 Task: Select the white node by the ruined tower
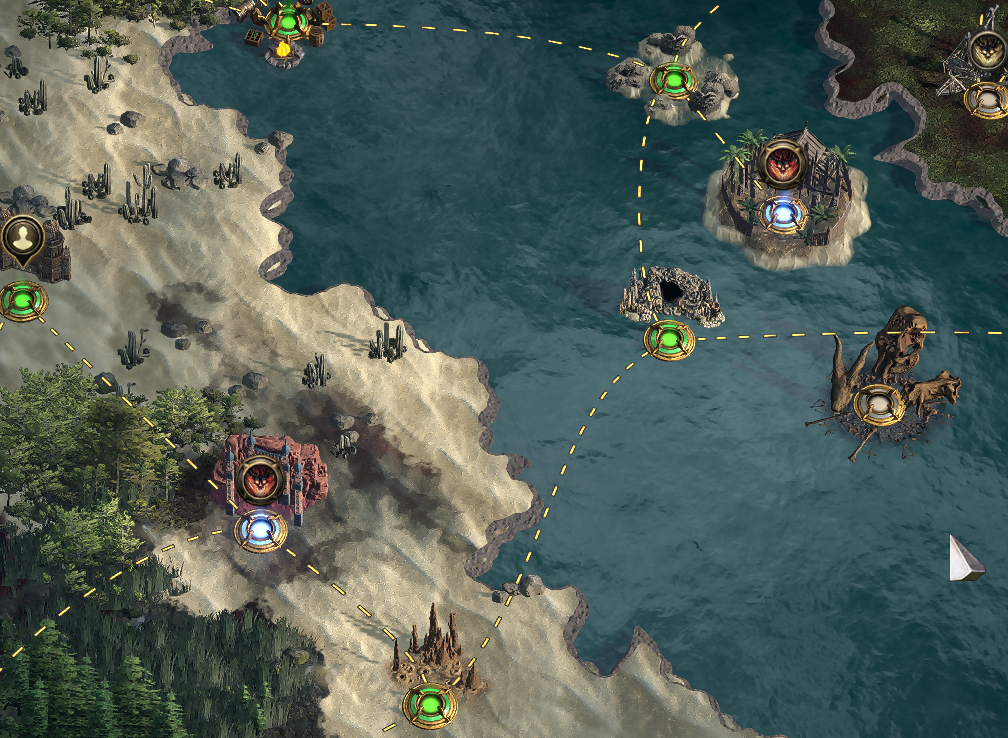[x=986, y=99]
